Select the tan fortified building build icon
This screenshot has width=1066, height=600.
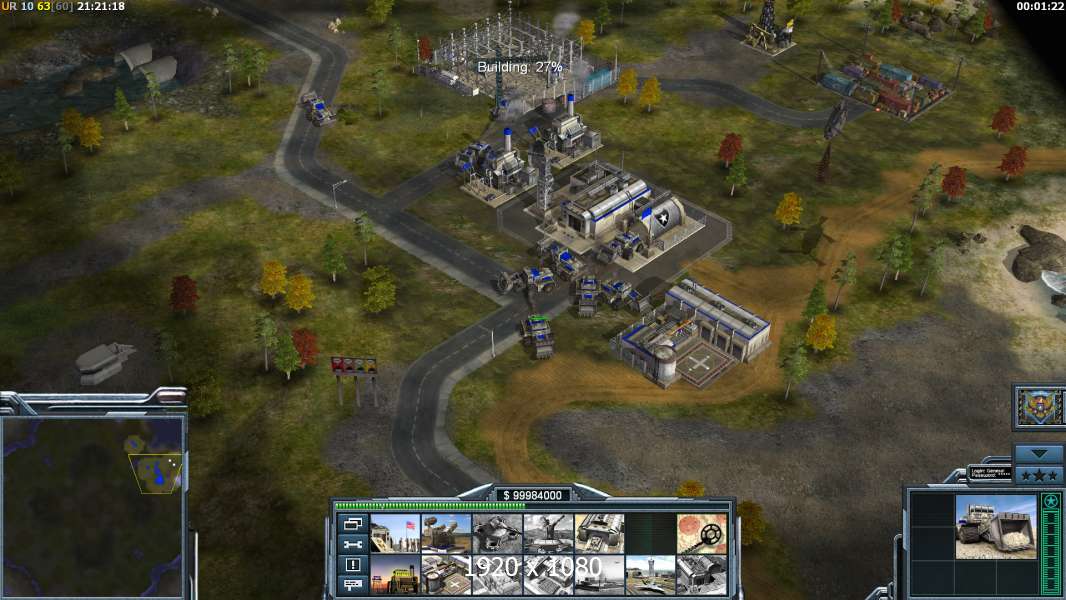(599, 533)
